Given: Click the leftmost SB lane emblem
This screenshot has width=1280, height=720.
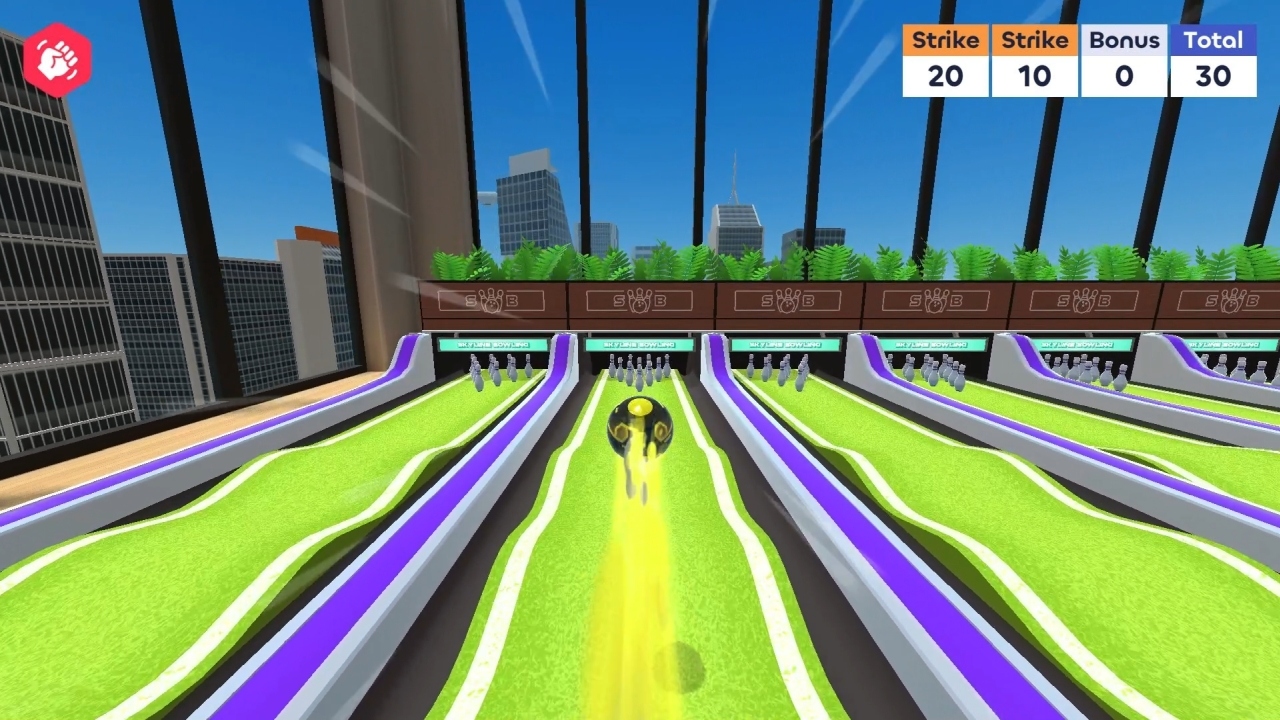Looking at the screenshot, I should pyautogui.click(x=489, y=301).
